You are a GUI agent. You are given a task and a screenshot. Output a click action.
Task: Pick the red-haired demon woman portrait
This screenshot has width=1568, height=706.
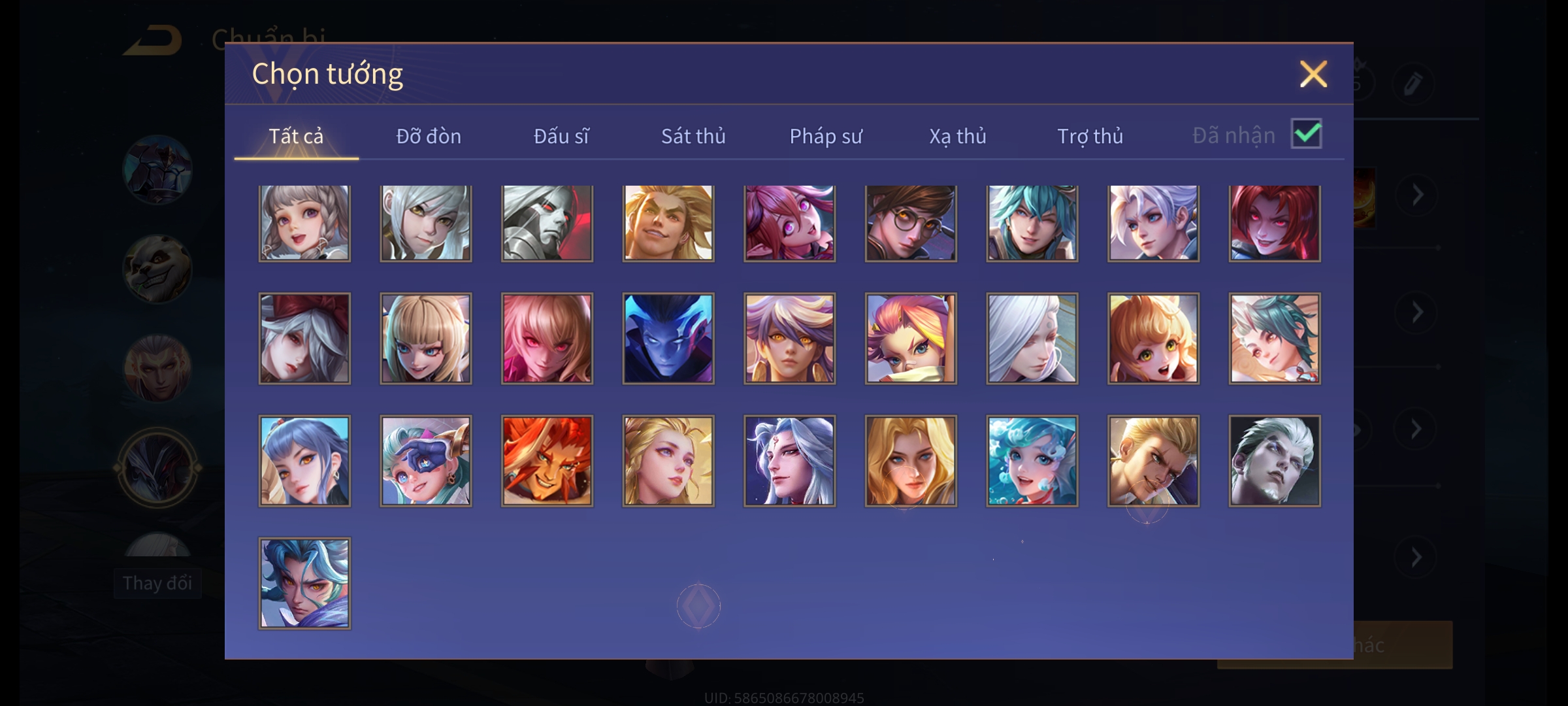point(1275,223)
